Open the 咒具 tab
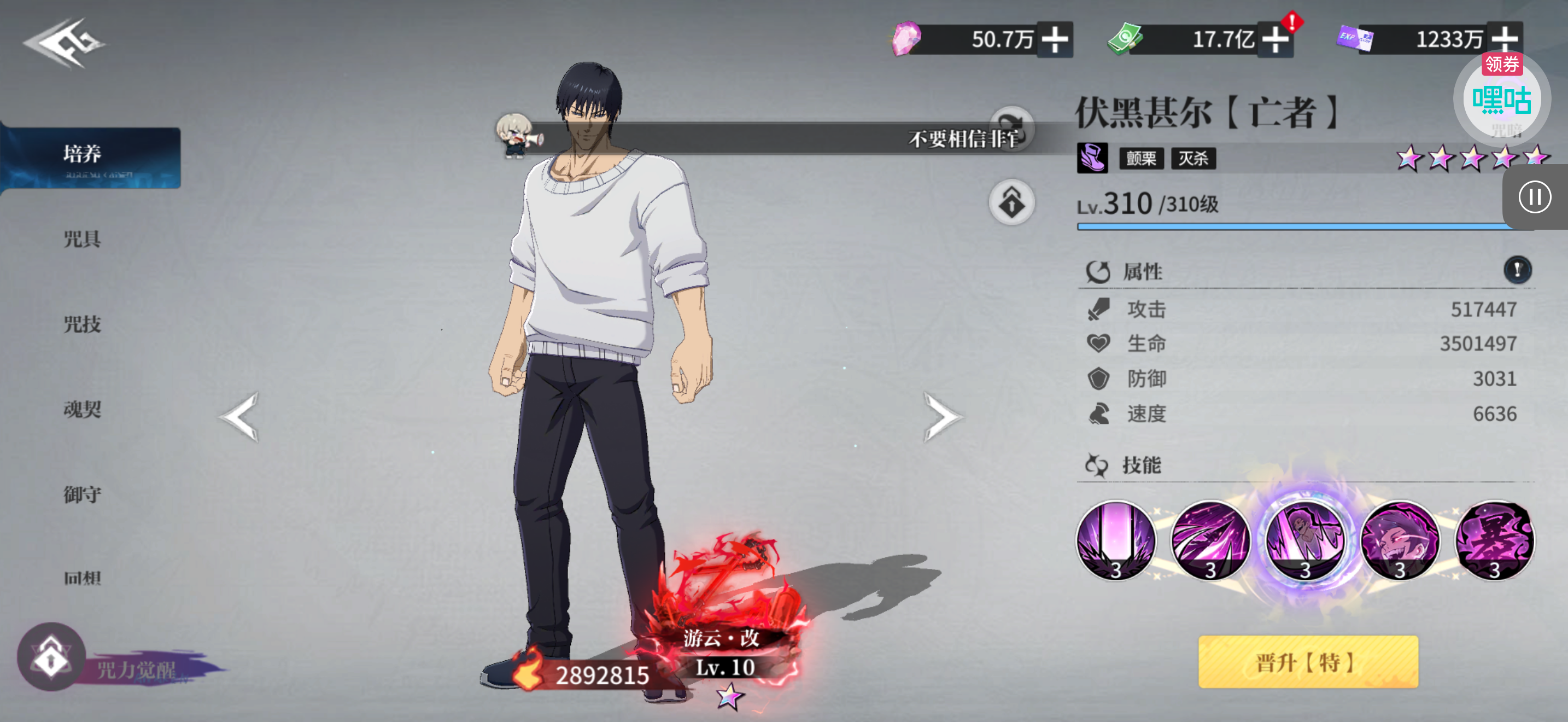The height and width of the screenshot is (722, 1568). [x=82, y=238]
